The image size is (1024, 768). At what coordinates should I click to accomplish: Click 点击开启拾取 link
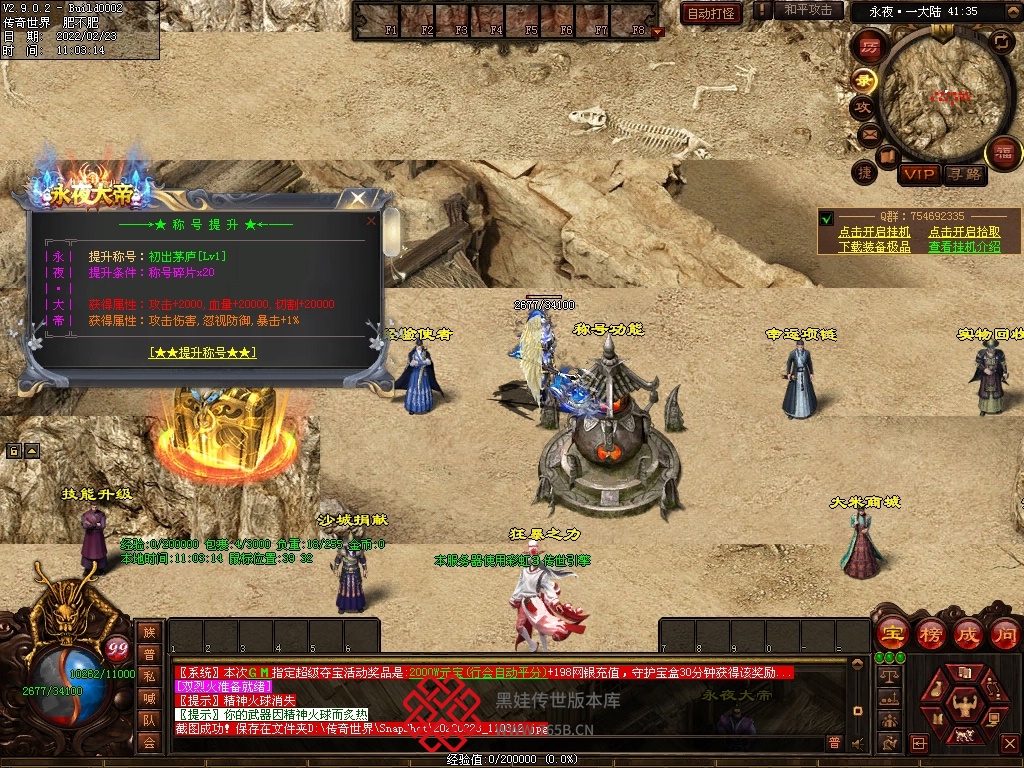click(x=964, y=232)
